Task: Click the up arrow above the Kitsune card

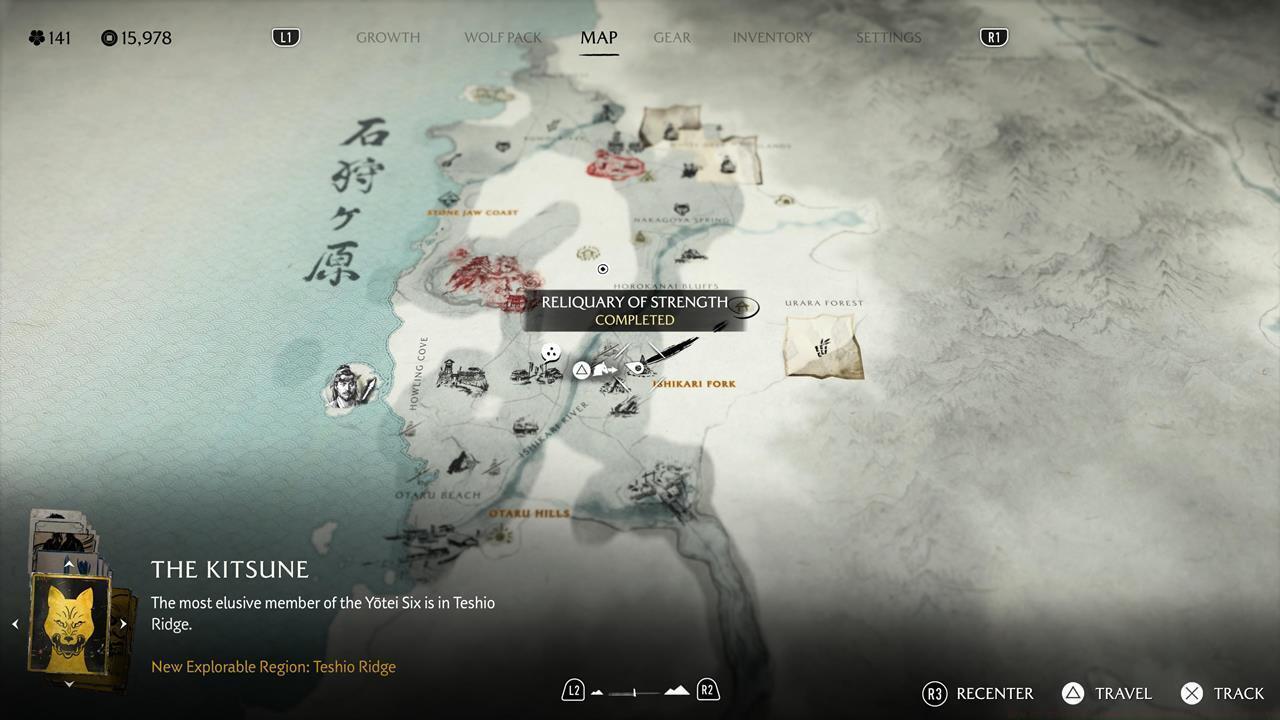Action: (x=69, y=562)
